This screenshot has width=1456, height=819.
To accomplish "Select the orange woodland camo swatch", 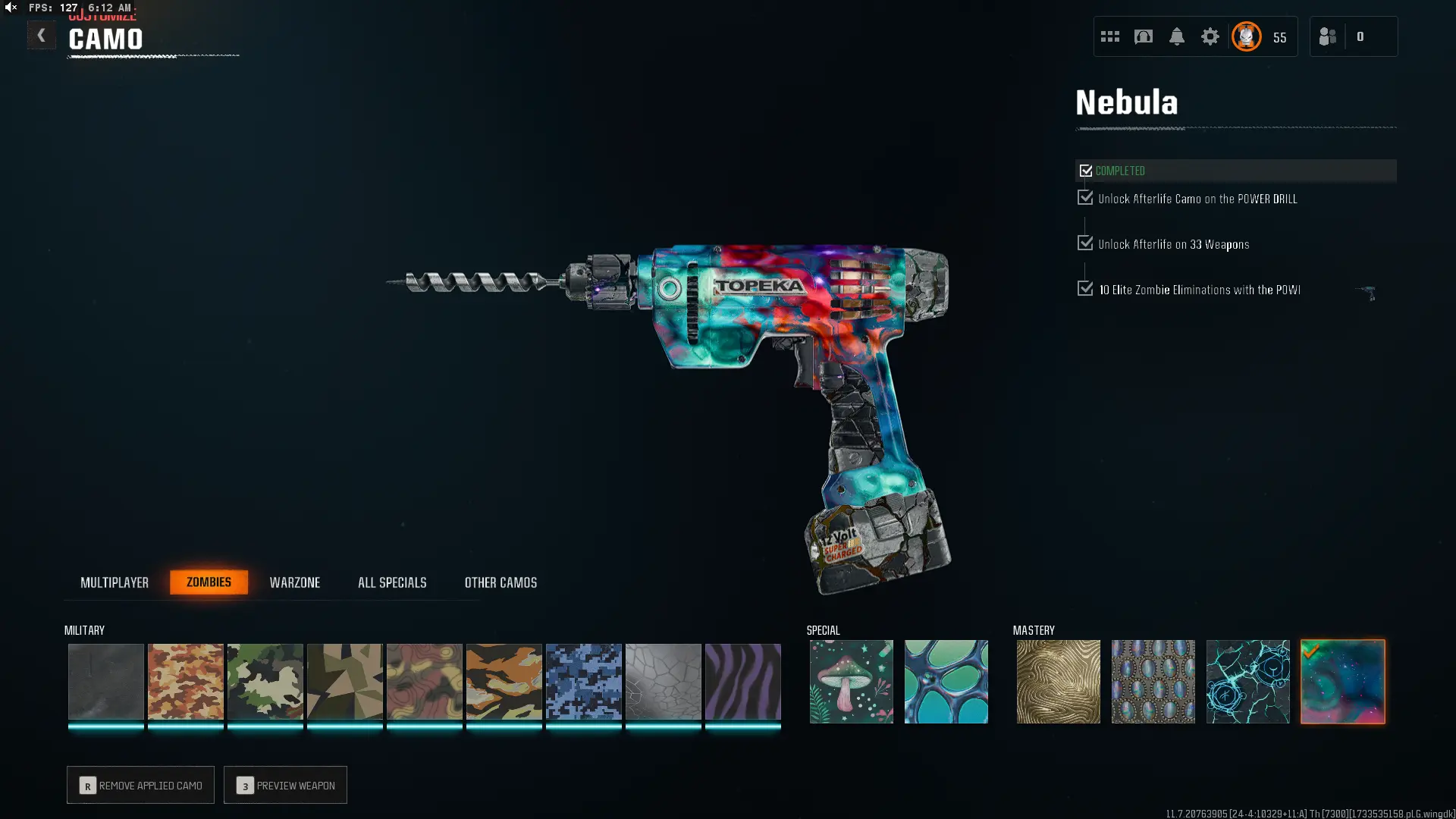I will click(186, 681).
